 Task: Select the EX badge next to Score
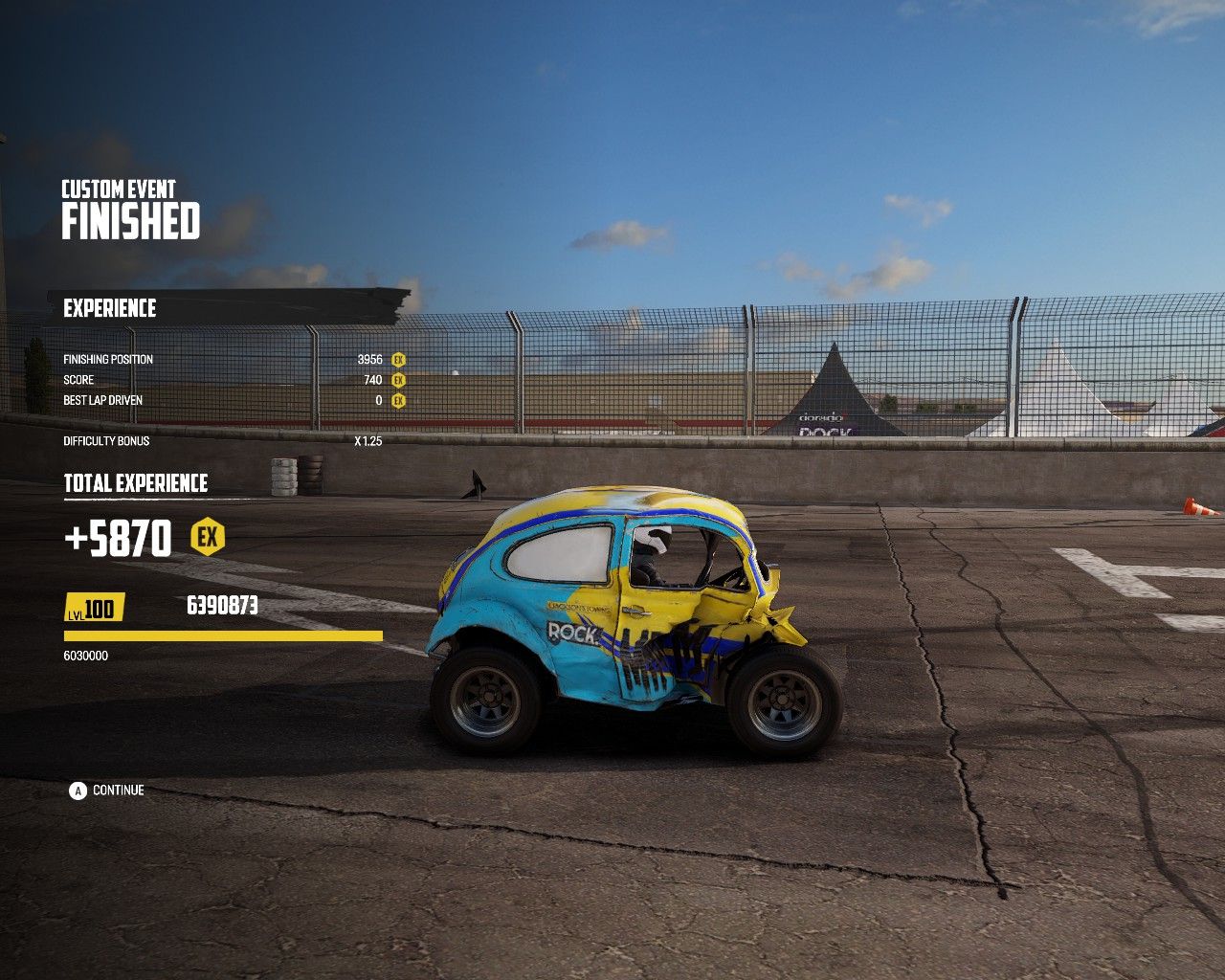tap(397, 379)
